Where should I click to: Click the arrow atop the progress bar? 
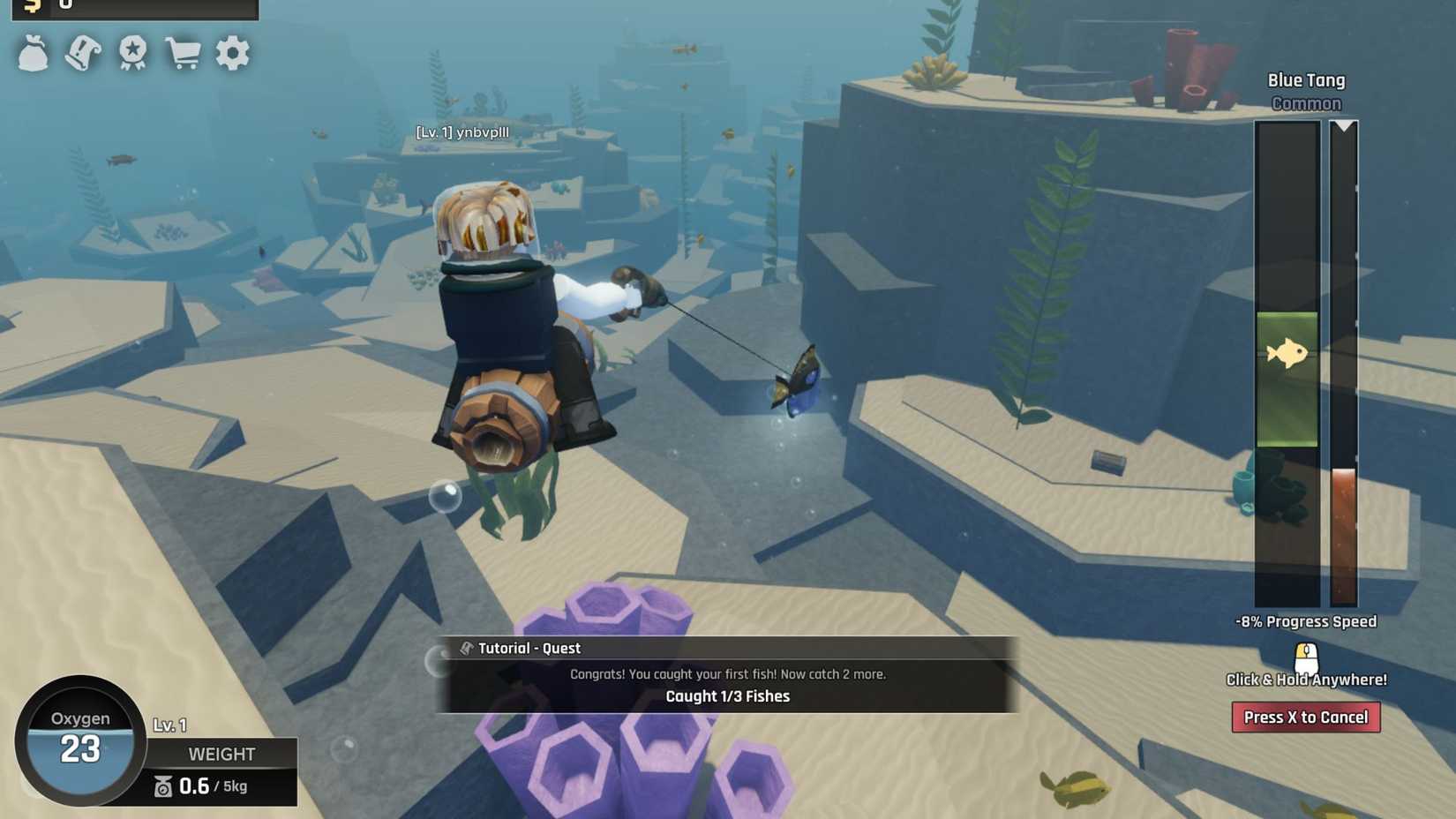[x=1342, y=125]
